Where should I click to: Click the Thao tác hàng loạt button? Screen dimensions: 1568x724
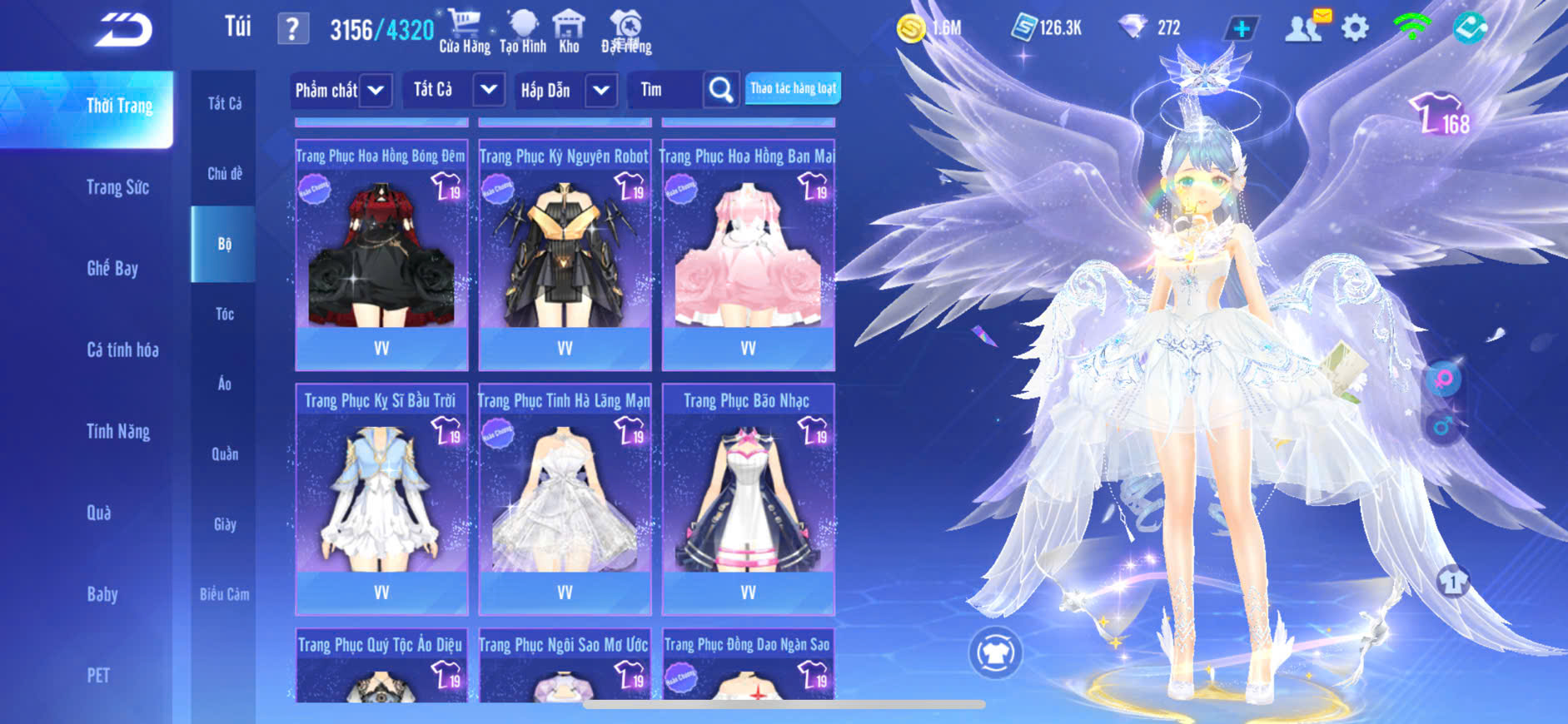[x=793, y=88]
